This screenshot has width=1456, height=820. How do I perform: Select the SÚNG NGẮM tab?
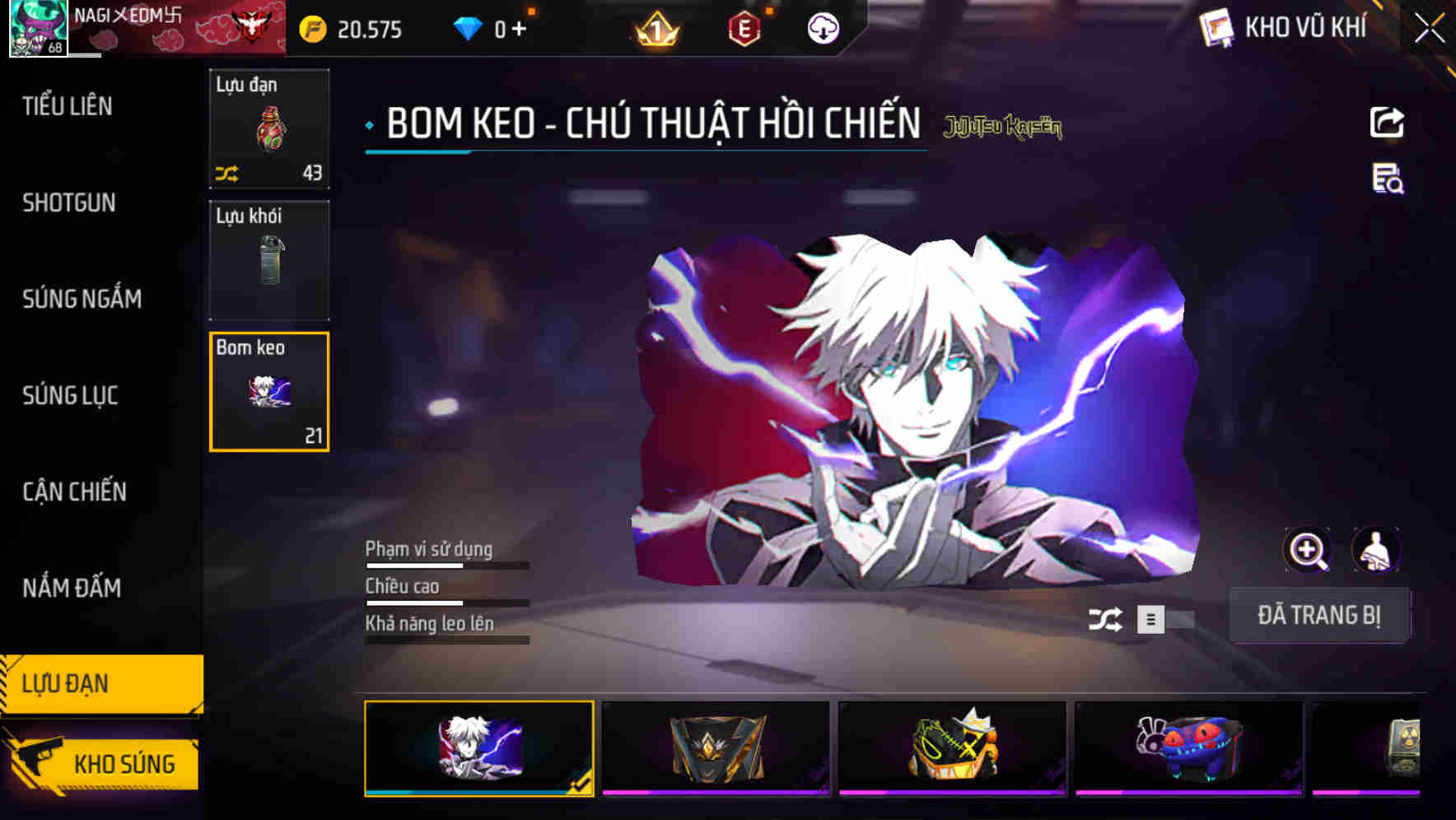(x=82, y=299)
